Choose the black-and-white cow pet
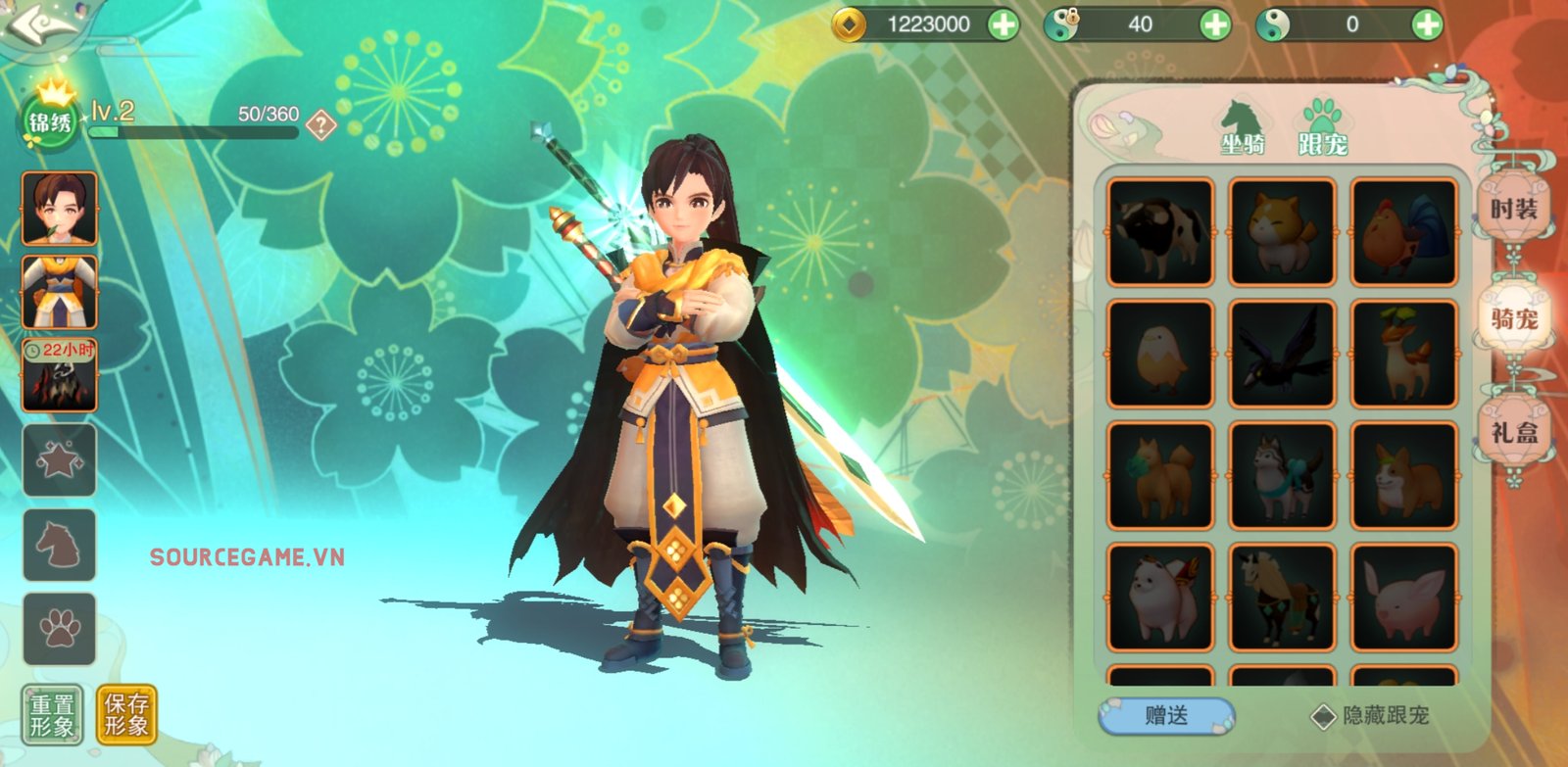Viewport: 1568px width, 767px height. click(1160, 232)
